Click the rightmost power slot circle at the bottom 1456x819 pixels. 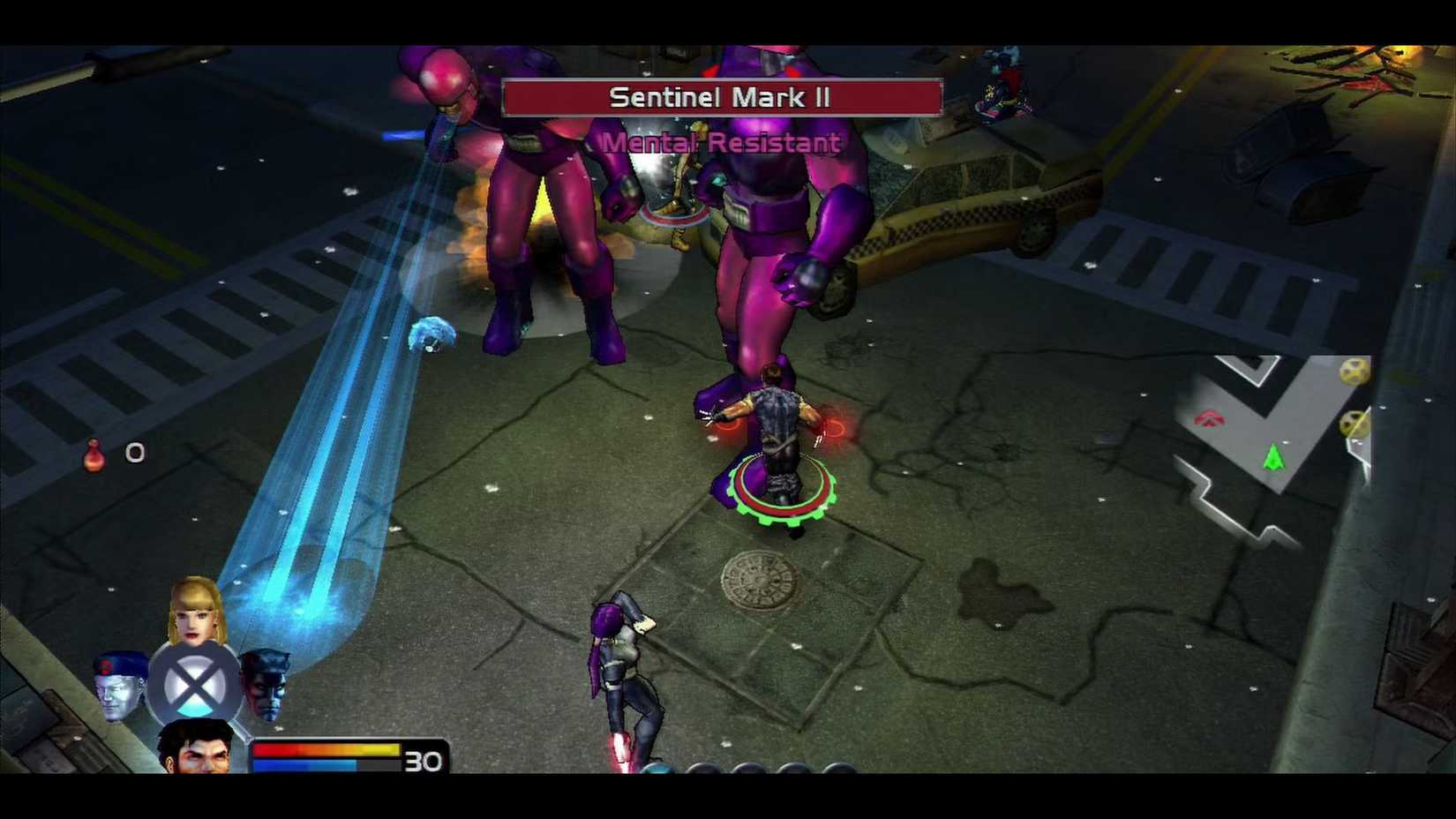pyautogui.click(x=837, y=768)
